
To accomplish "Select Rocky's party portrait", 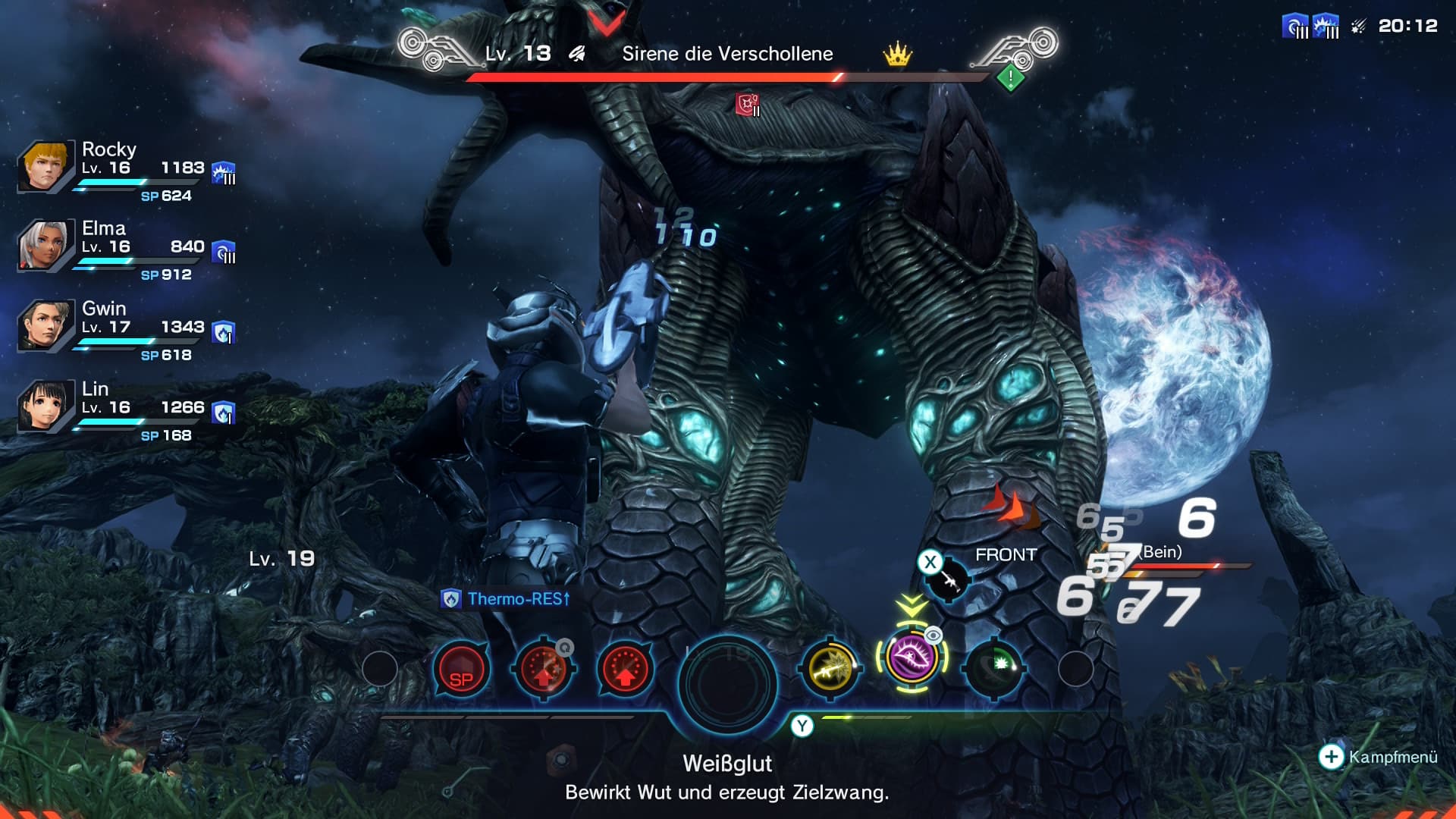I will (x=45, y=166).
